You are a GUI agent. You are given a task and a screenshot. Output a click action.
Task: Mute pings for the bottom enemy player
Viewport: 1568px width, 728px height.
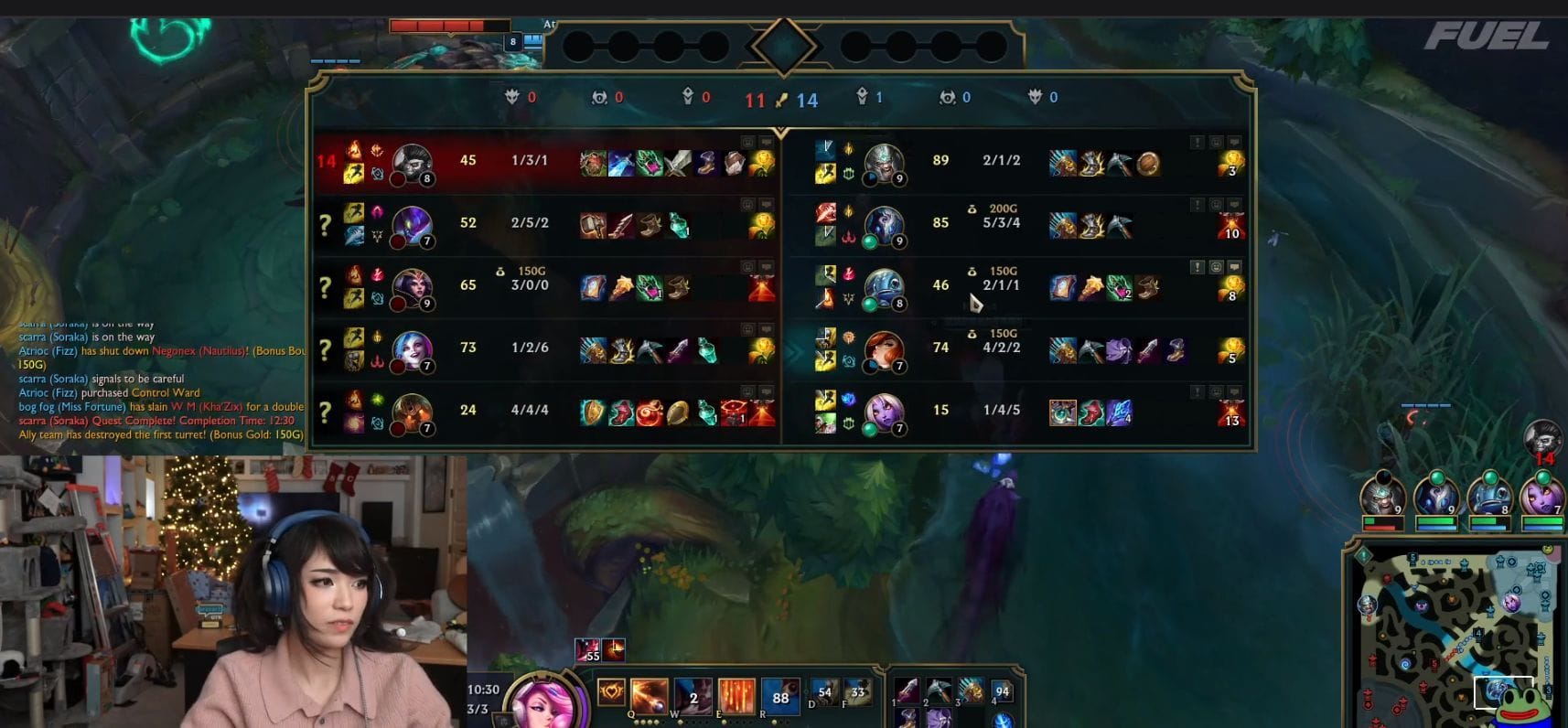click(x=1195, y=390)
